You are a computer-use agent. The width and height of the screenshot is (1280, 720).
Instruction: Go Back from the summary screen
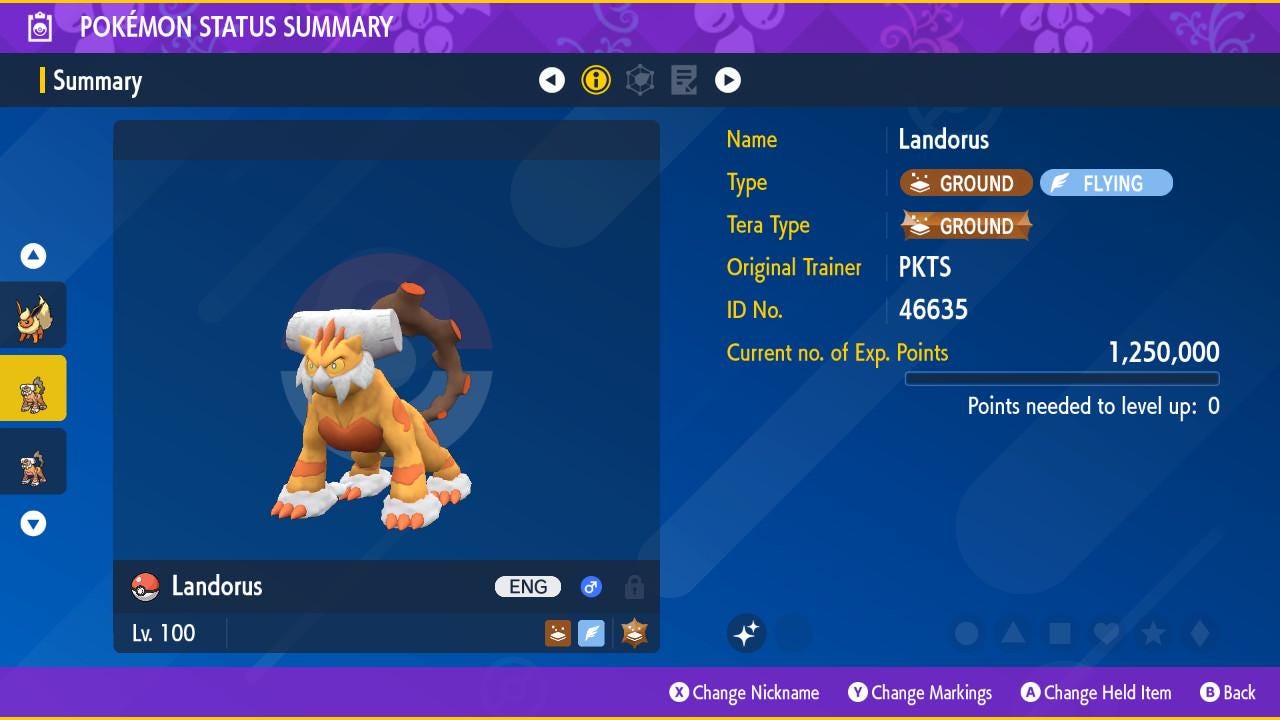point(1228,693)
